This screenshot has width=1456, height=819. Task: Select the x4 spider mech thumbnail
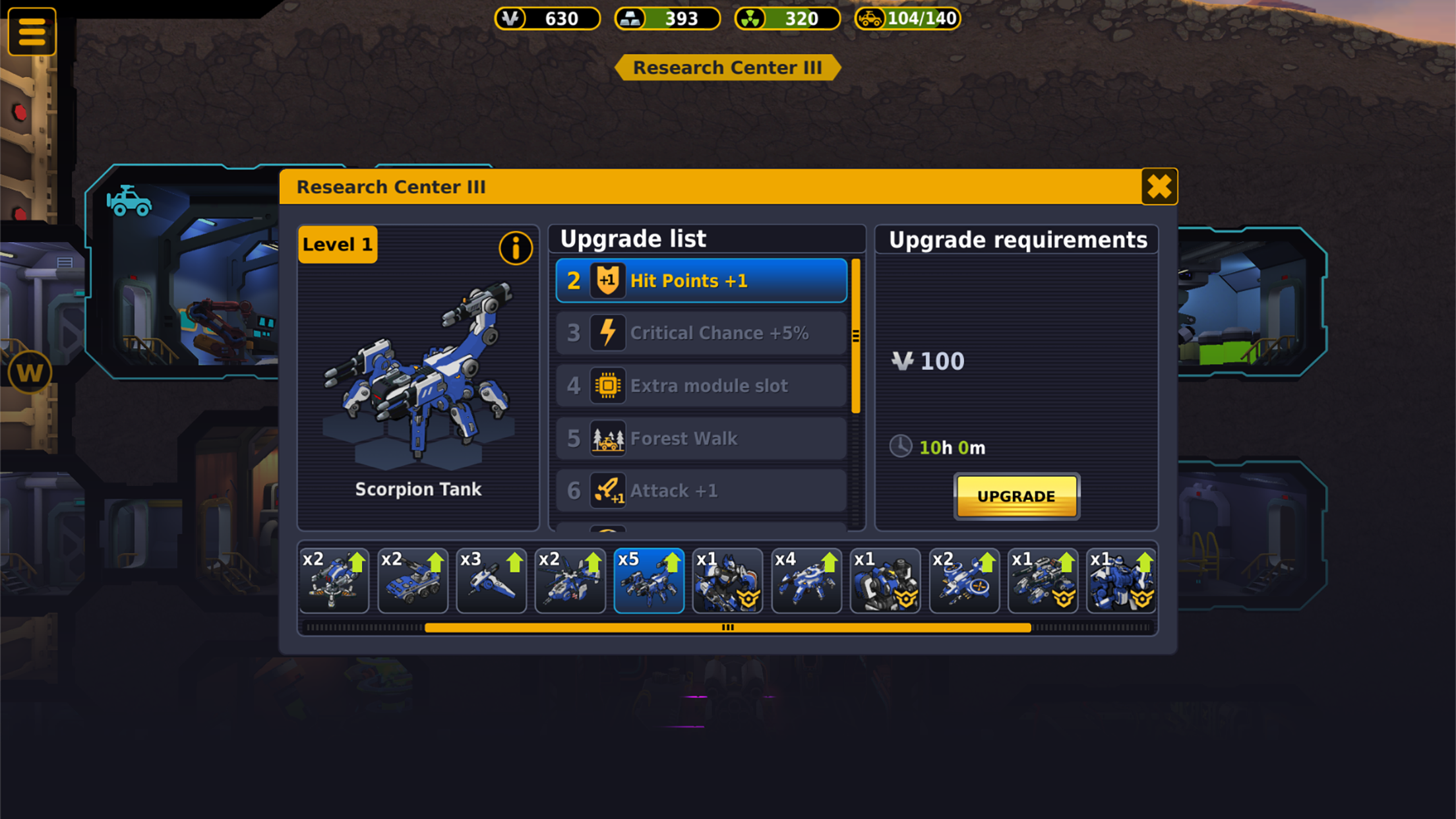(x=806, y=580)
